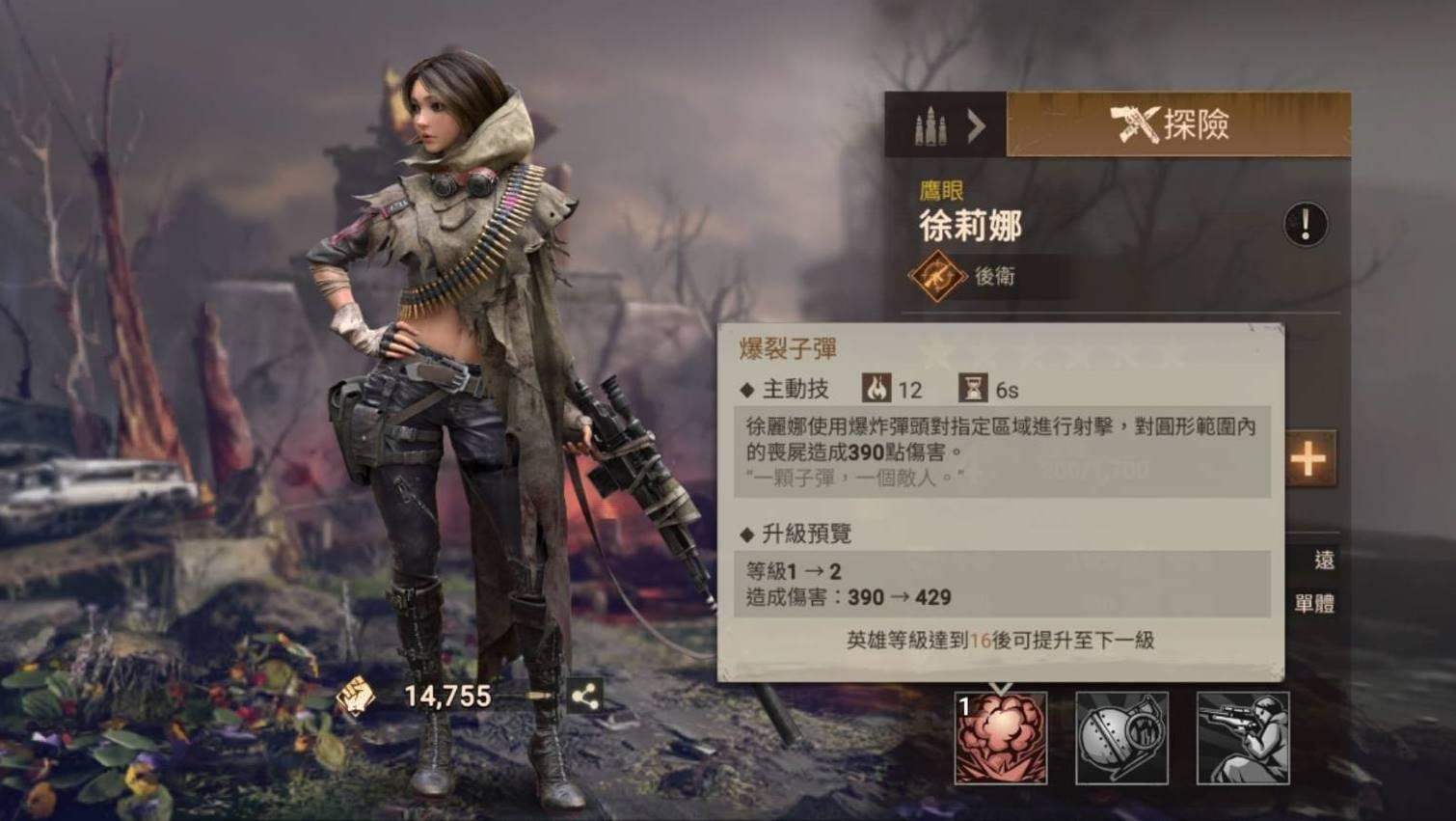Click the crossed rifles icon on the banner
Screen dimensions: 1456x821
(x=1135, y=124)
